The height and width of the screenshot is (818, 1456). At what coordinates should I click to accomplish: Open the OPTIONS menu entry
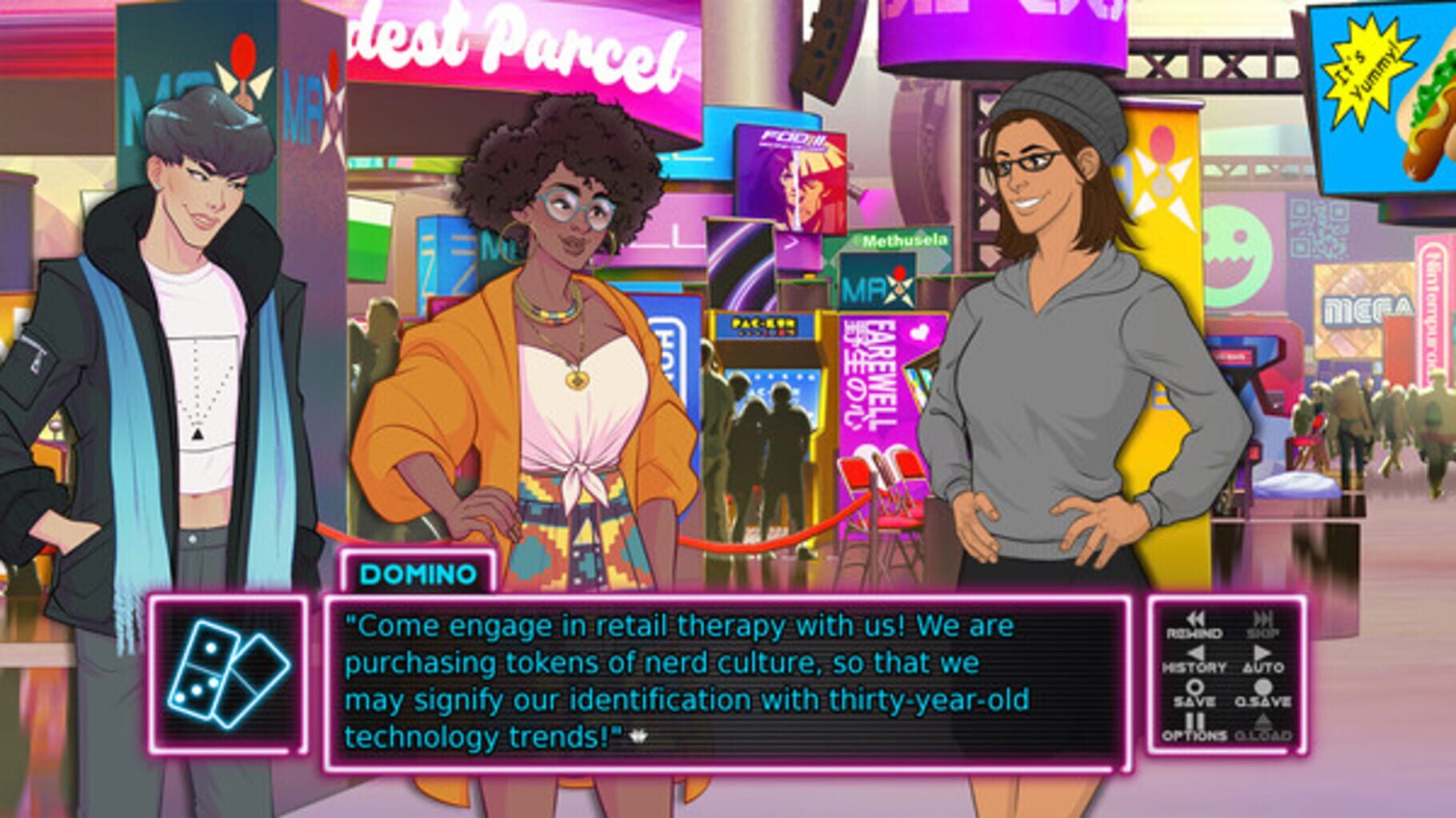pos(1194,735)
